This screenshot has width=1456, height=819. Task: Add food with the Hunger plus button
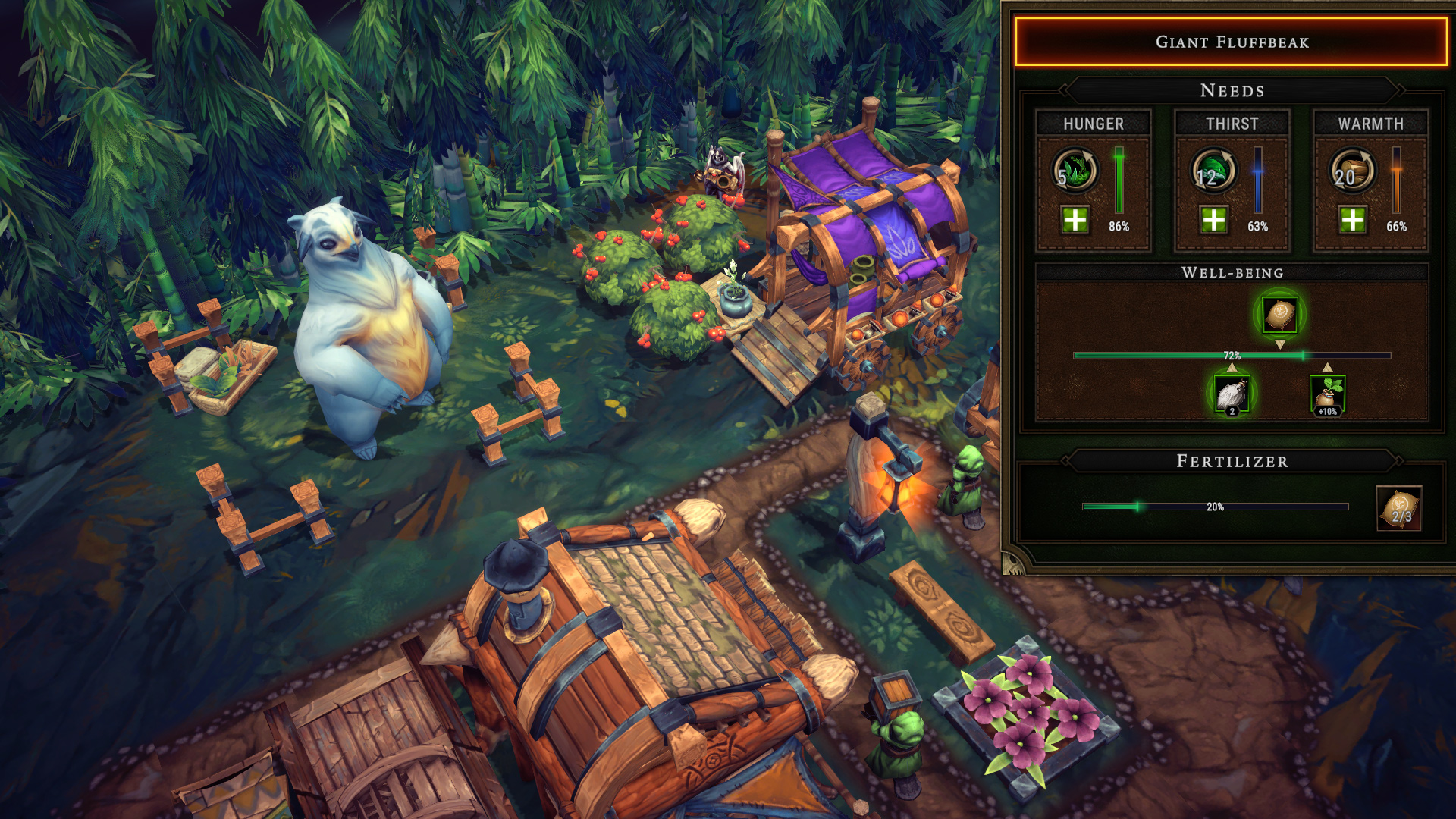click(1075, 220)
